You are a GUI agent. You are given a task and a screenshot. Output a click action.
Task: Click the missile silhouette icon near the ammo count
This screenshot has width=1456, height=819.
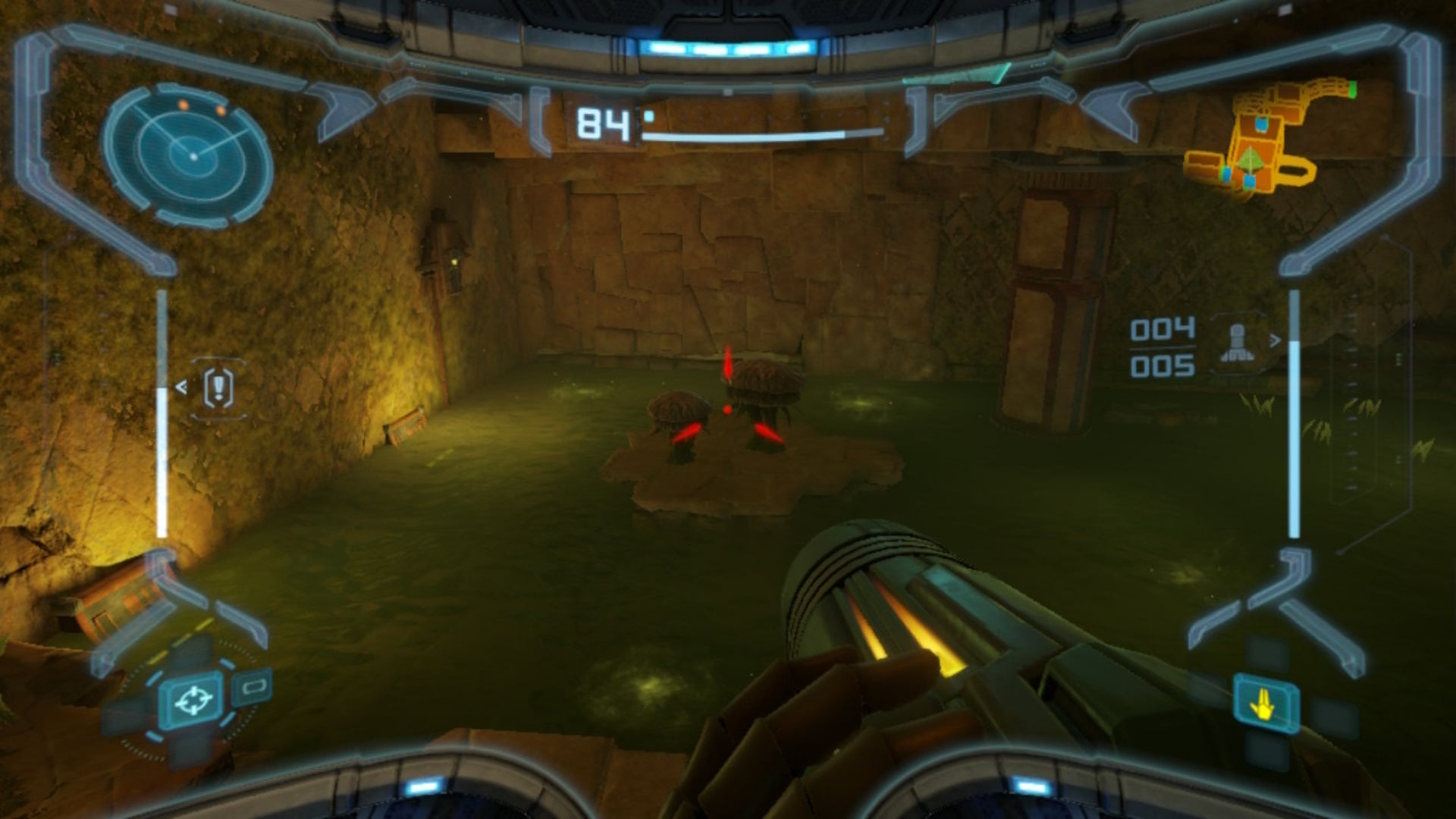point(1238,341)
